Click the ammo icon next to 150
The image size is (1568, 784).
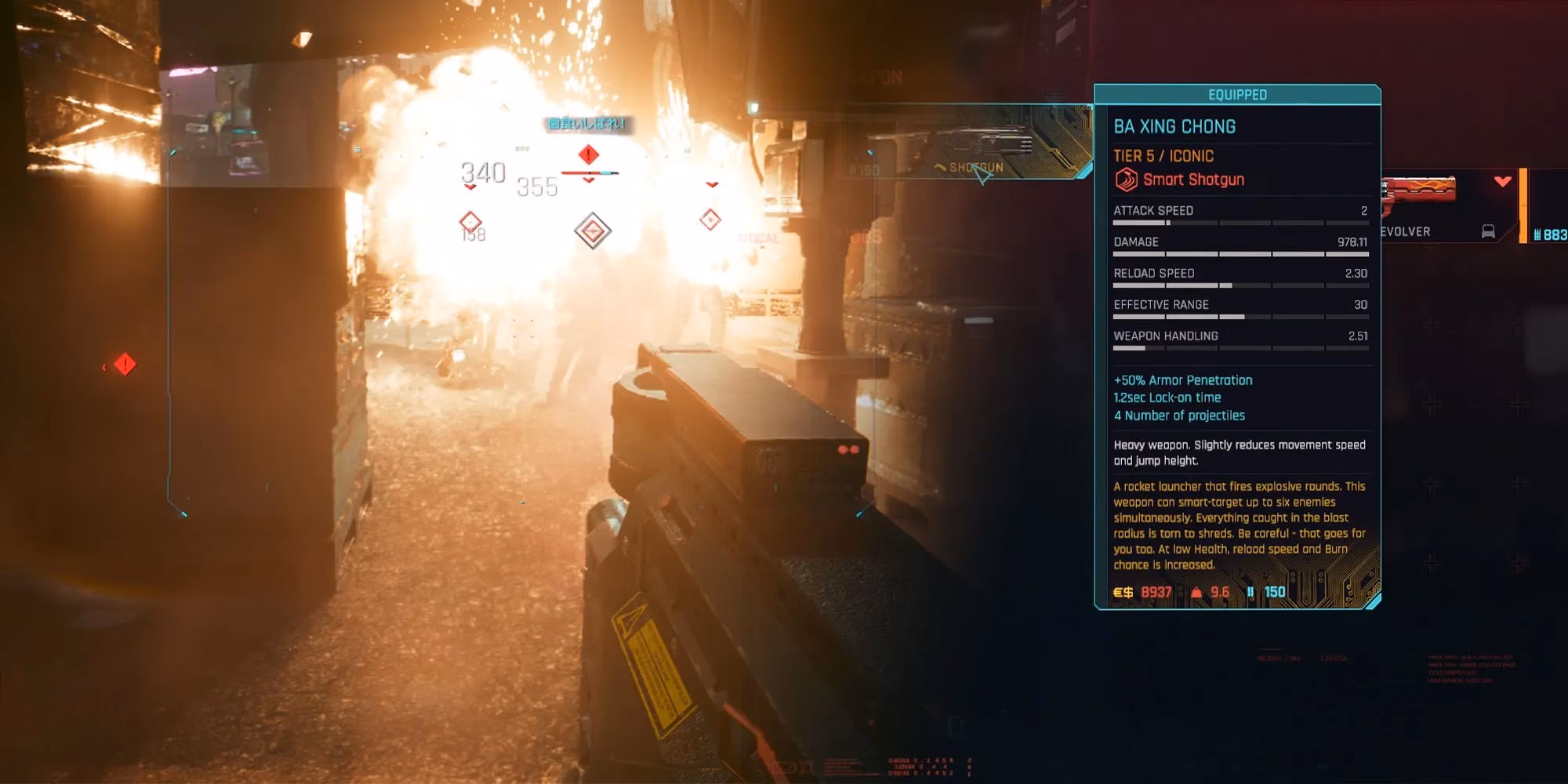coord(1251,593)
